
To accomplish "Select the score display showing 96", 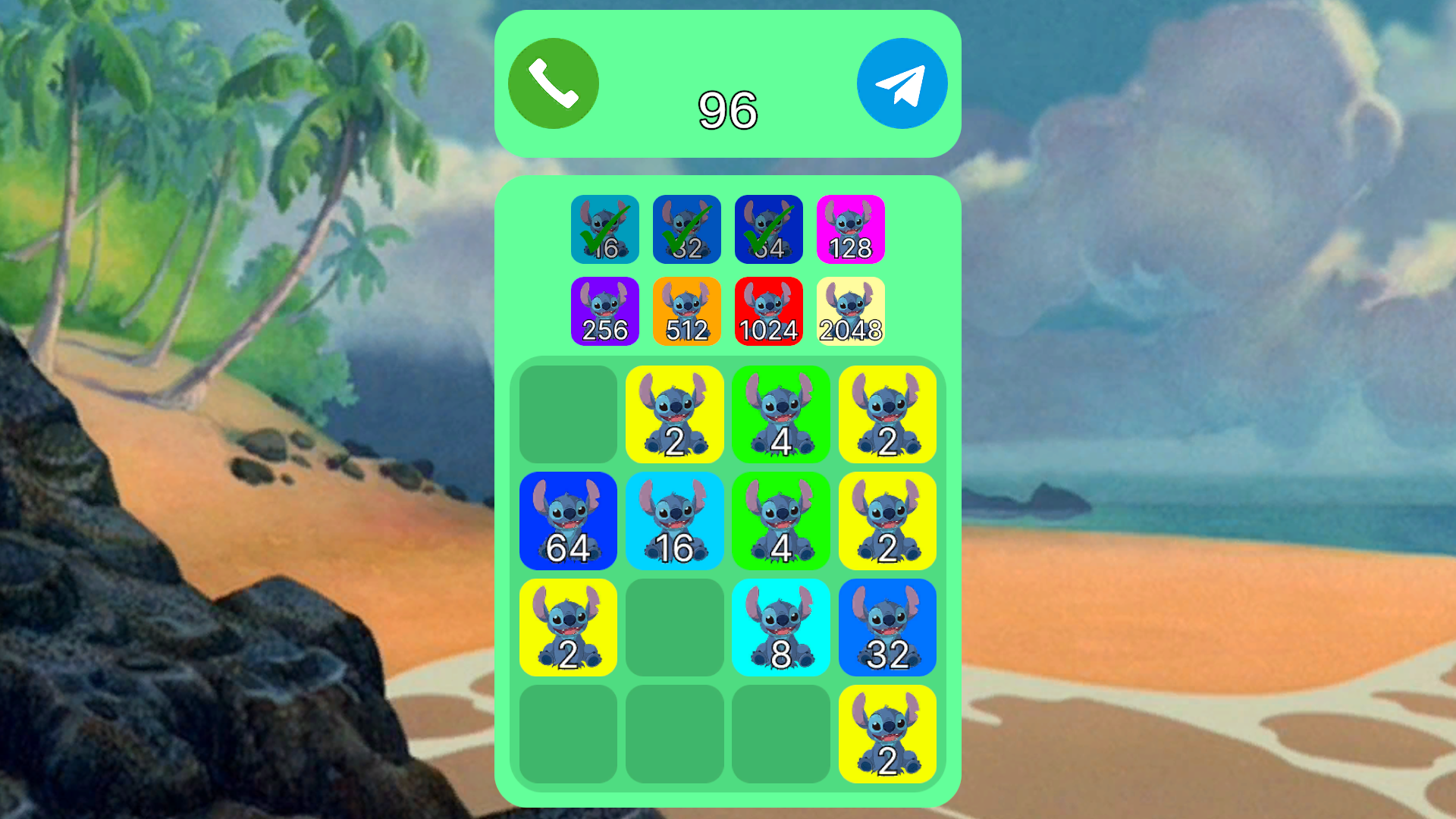I will click(727, 110).
